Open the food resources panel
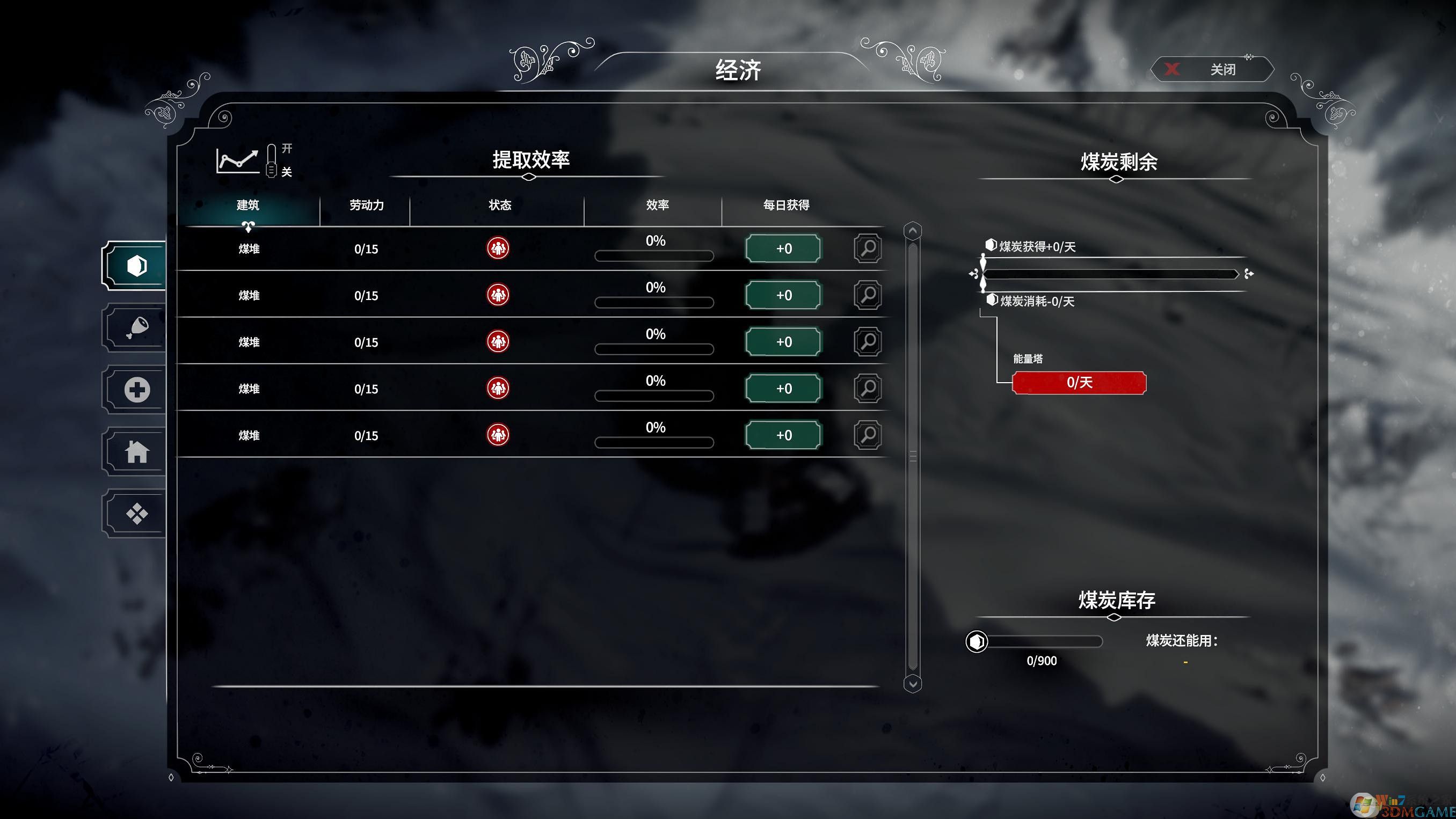The width and height of the screenshot is (1456, 819). (x=136, y=328)
